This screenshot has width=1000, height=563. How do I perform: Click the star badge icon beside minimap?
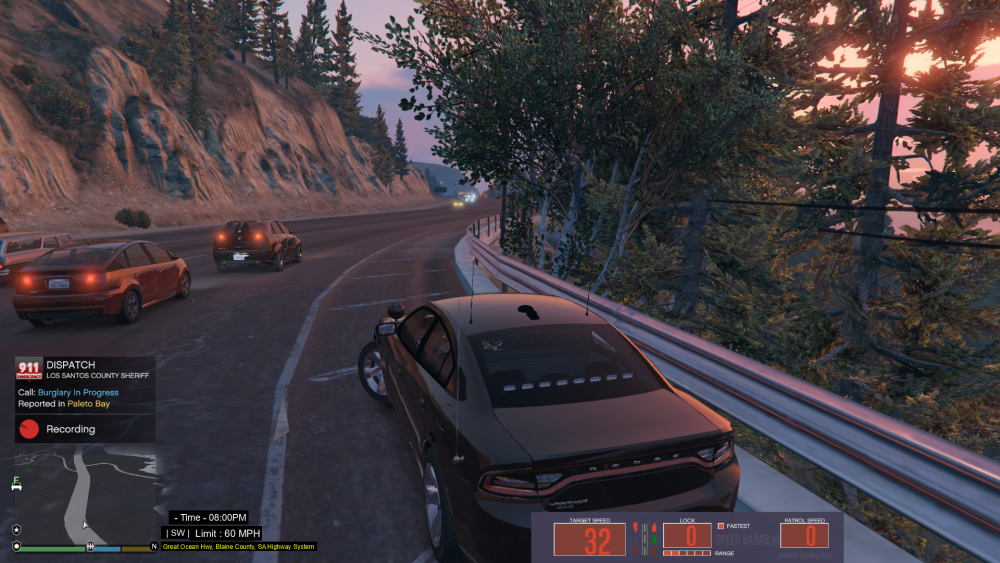coord(17,529)
